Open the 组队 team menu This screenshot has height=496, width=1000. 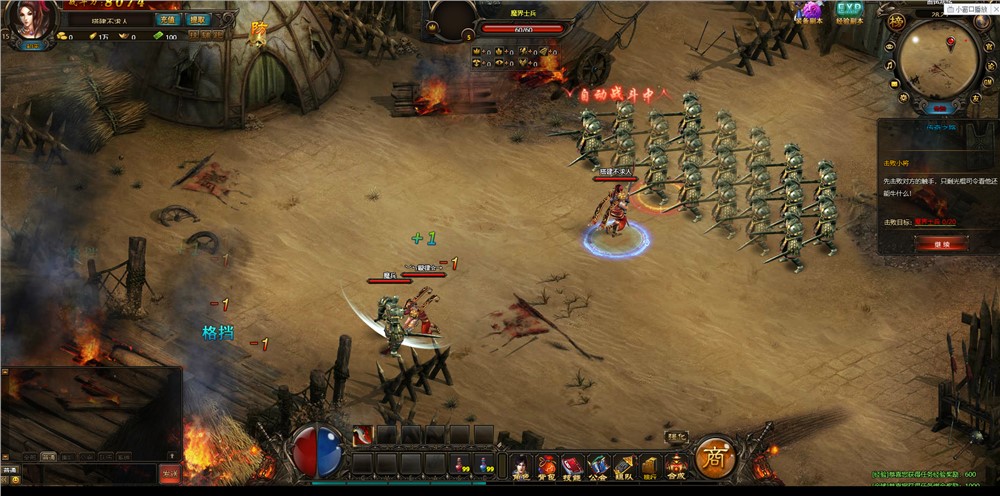tap(623, 466)
